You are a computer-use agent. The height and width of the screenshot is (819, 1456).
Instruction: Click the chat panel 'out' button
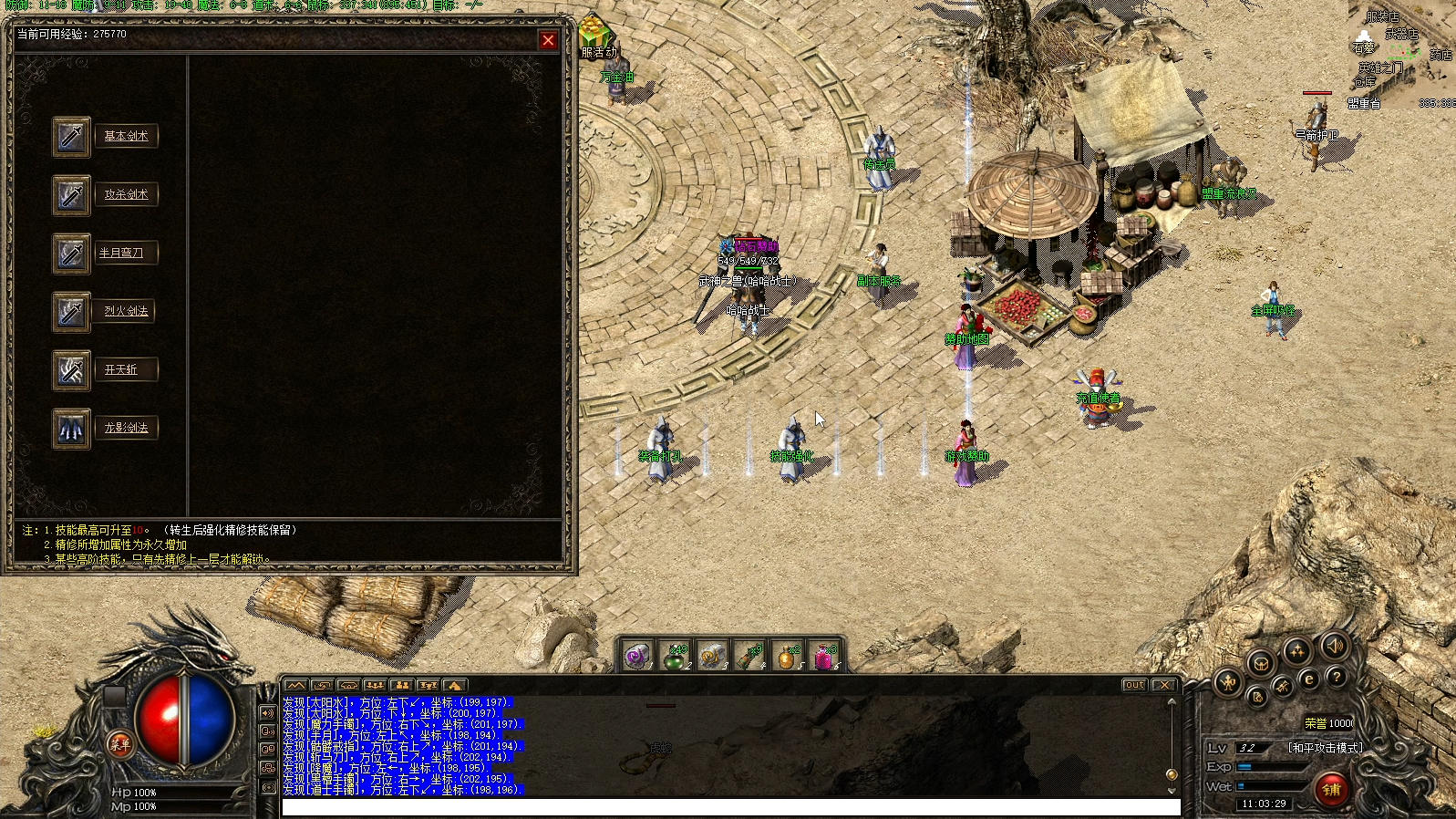click(x=1134, y=685)
